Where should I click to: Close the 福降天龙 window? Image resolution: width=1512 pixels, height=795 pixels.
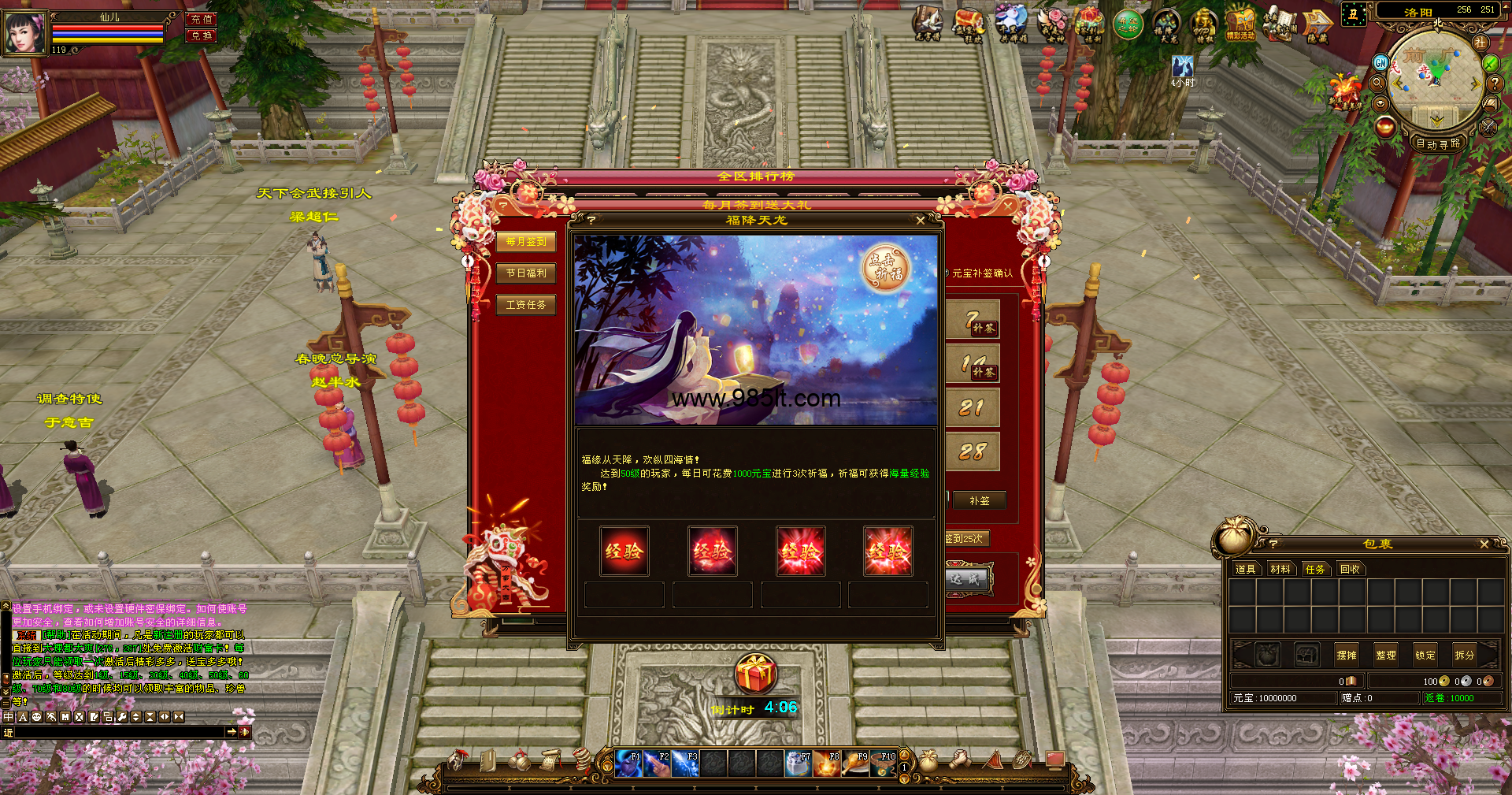tap(920, 221)
